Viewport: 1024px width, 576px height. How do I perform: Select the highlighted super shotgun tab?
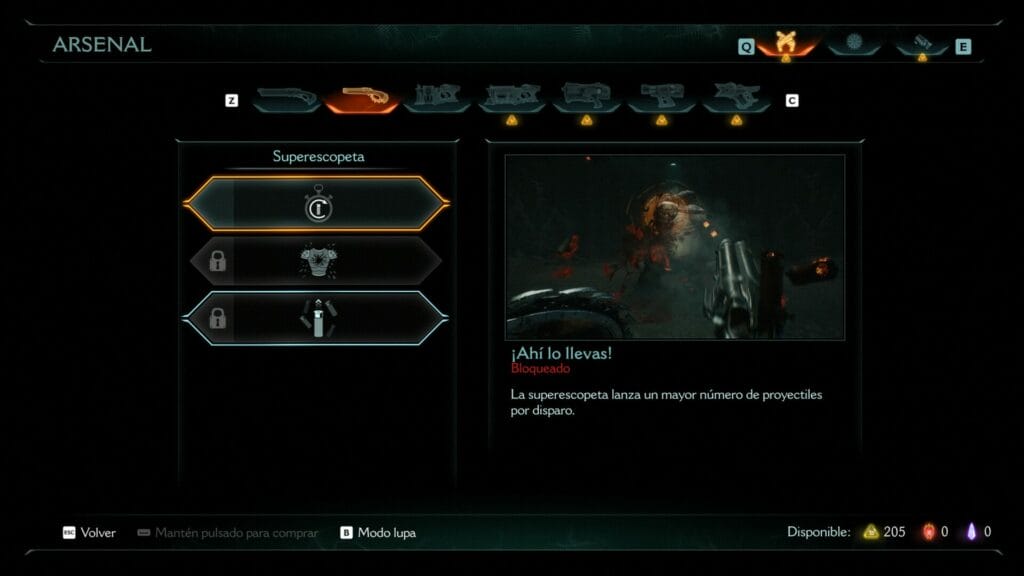point(362,97)
